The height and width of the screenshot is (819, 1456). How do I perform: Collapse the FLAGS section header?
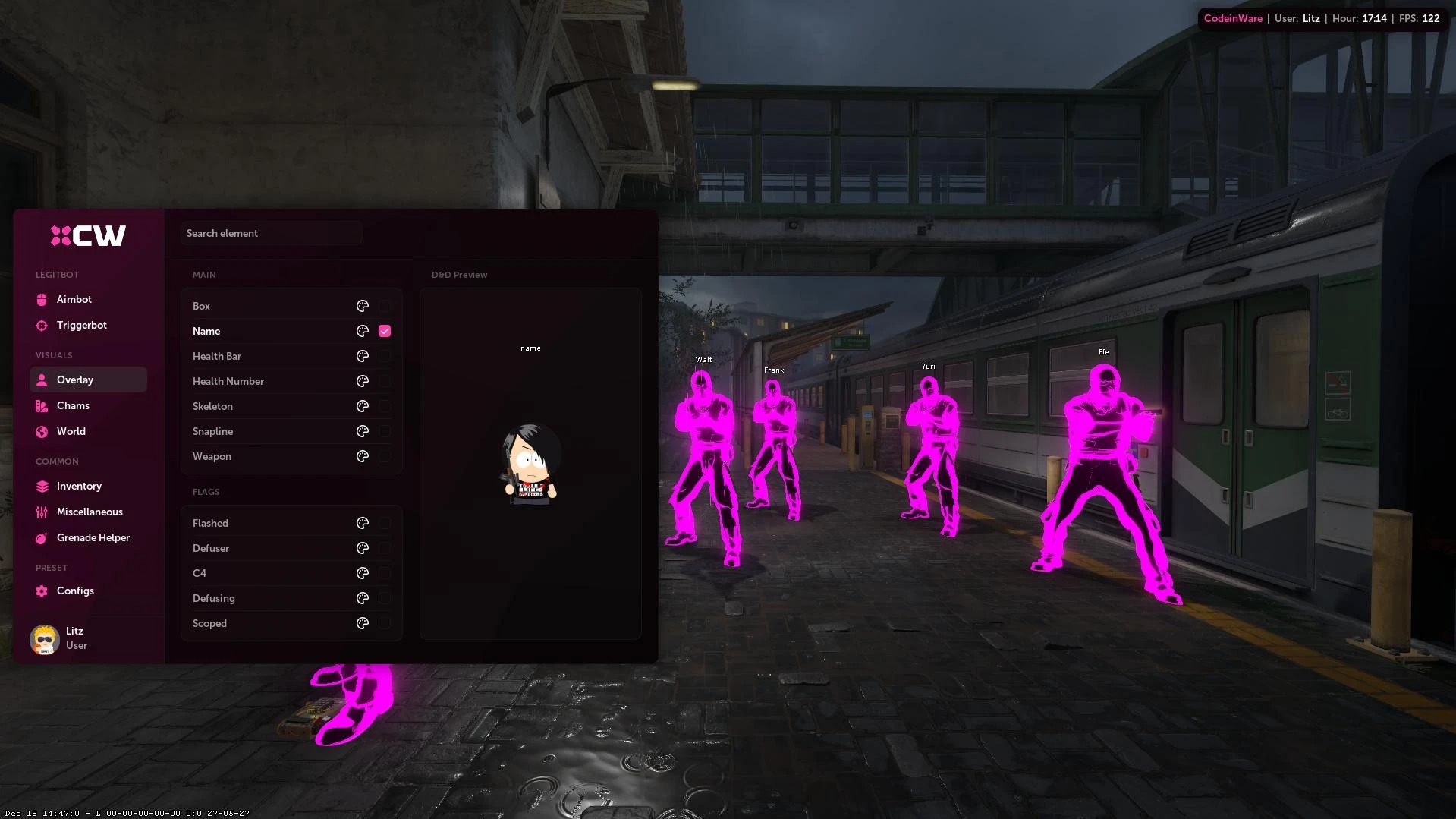pyautogui.click(x=206, y=492)
